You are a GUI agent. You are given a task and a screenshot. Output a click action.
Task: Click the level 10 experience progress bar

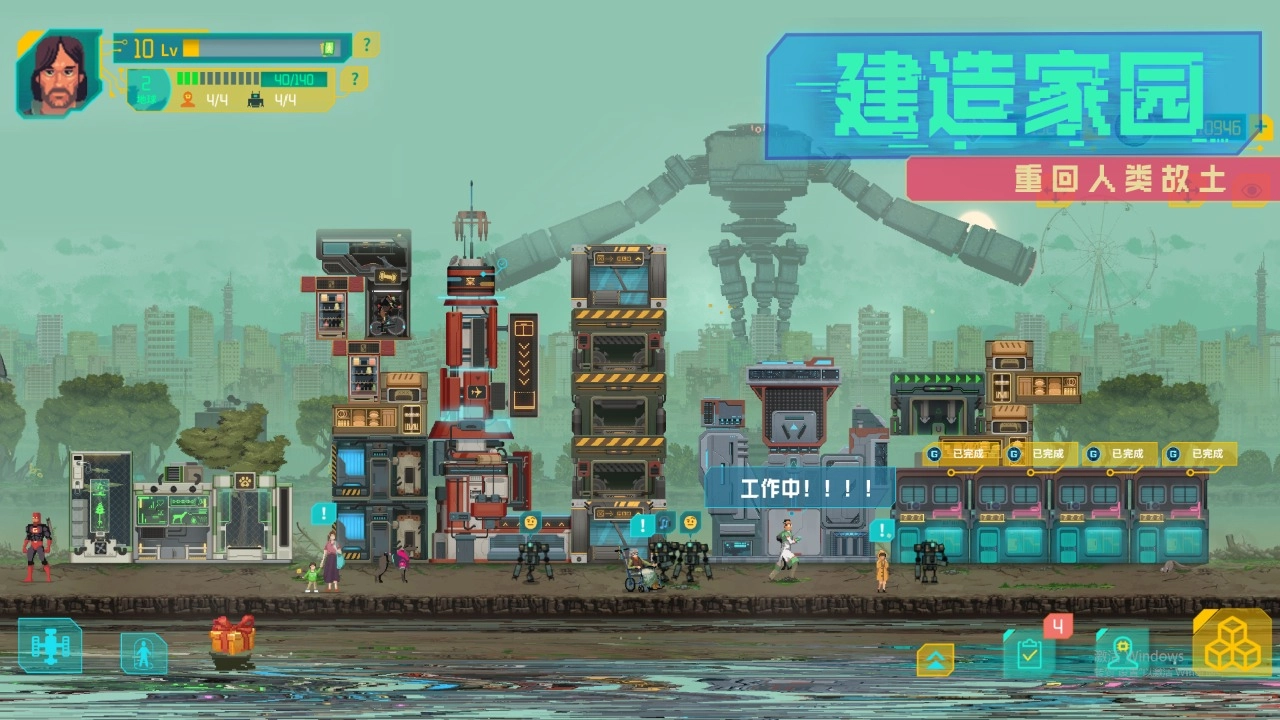tap(265, 47)
